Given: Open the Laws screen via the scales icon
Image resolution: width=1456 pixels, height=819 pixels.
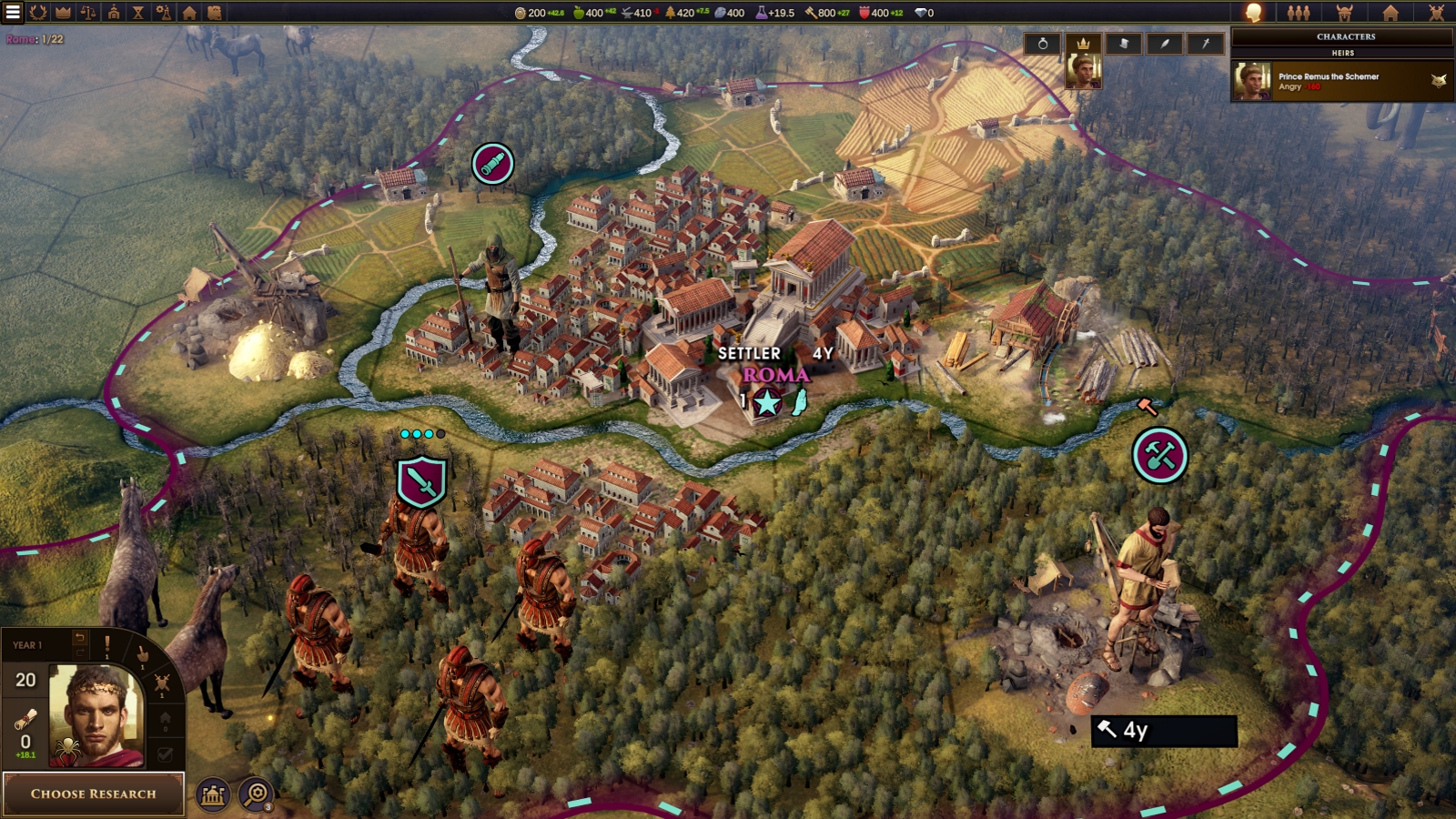Looking at the screenshot, I should point(87,13).
